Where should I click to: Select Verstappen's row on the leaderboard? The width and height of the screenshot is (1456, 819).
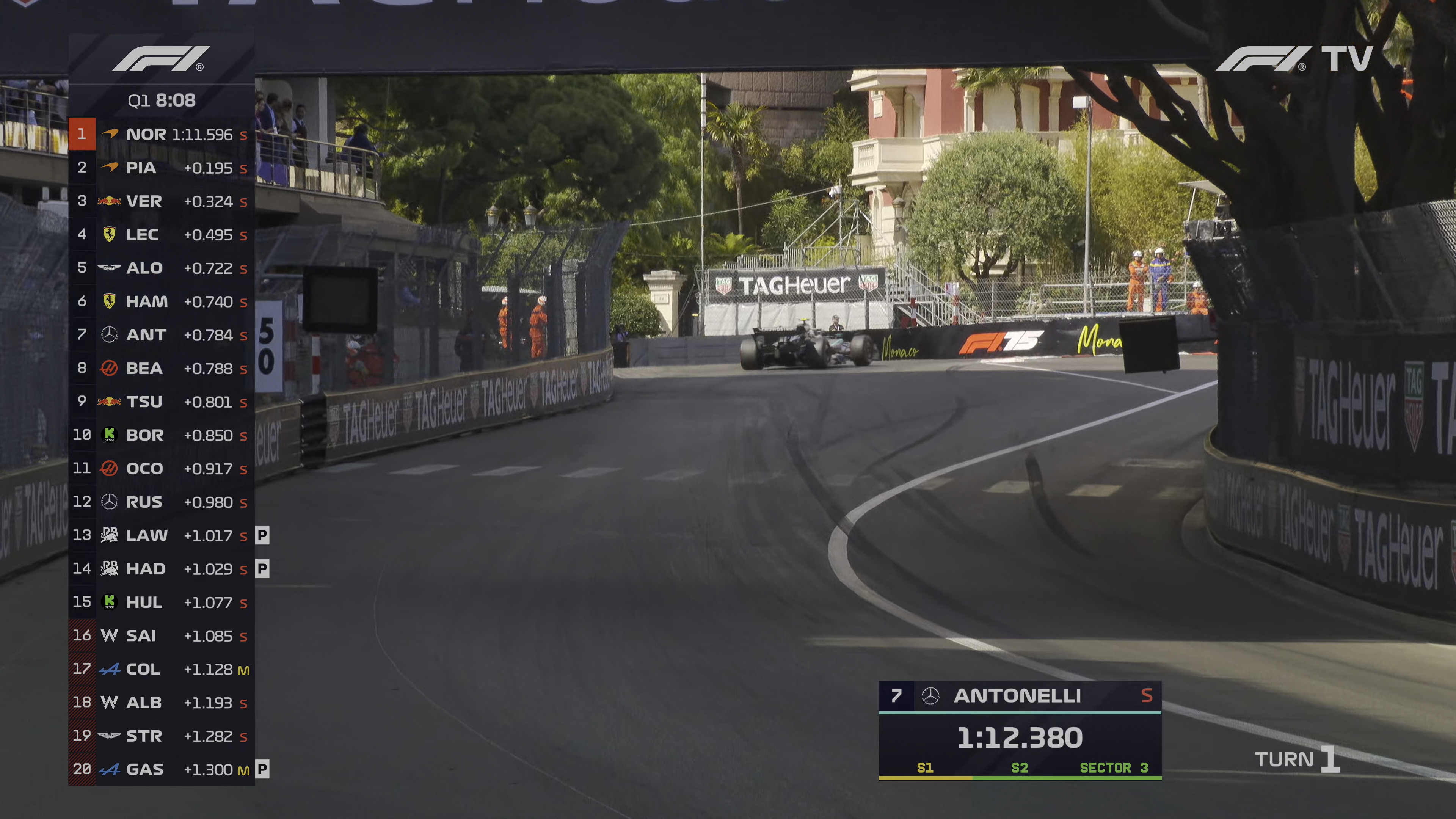coord(161,201)
